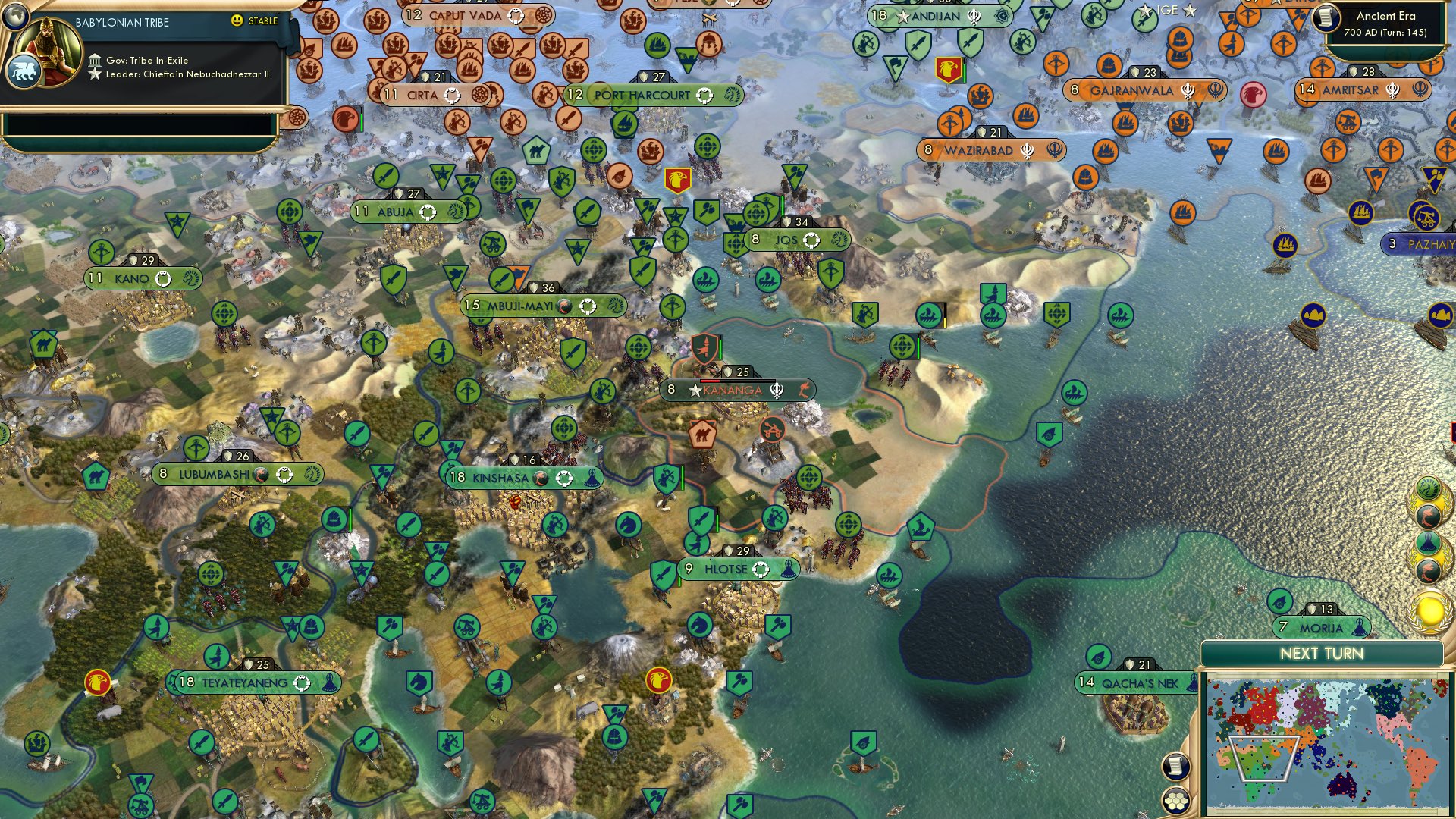1456x819 pixels.
Task: Click the hexagon grid icon below the scroll icon
Action: pyautogui.click(x=1175, y=801)
